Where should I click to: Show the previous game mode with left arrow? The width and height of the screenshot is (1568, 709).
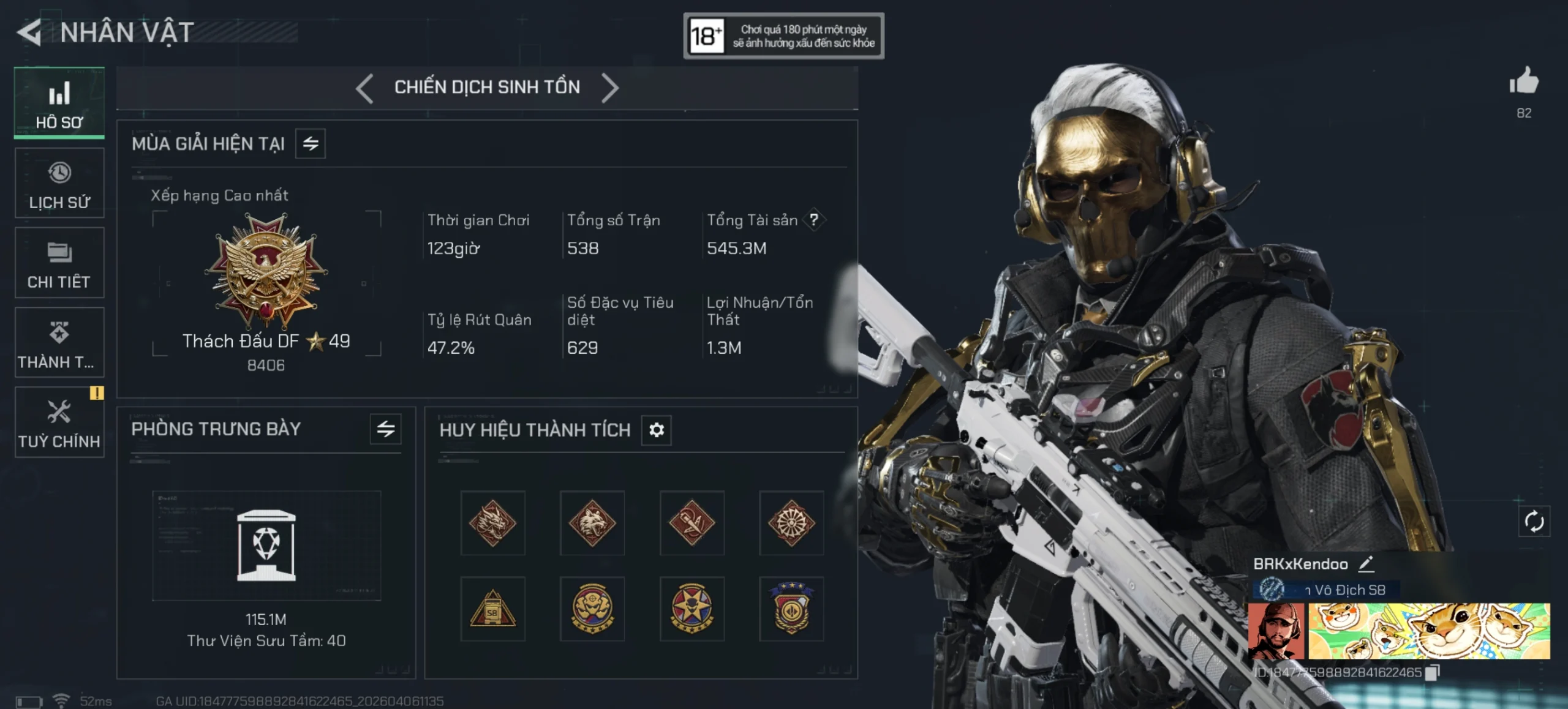click(x=365, y=88)
